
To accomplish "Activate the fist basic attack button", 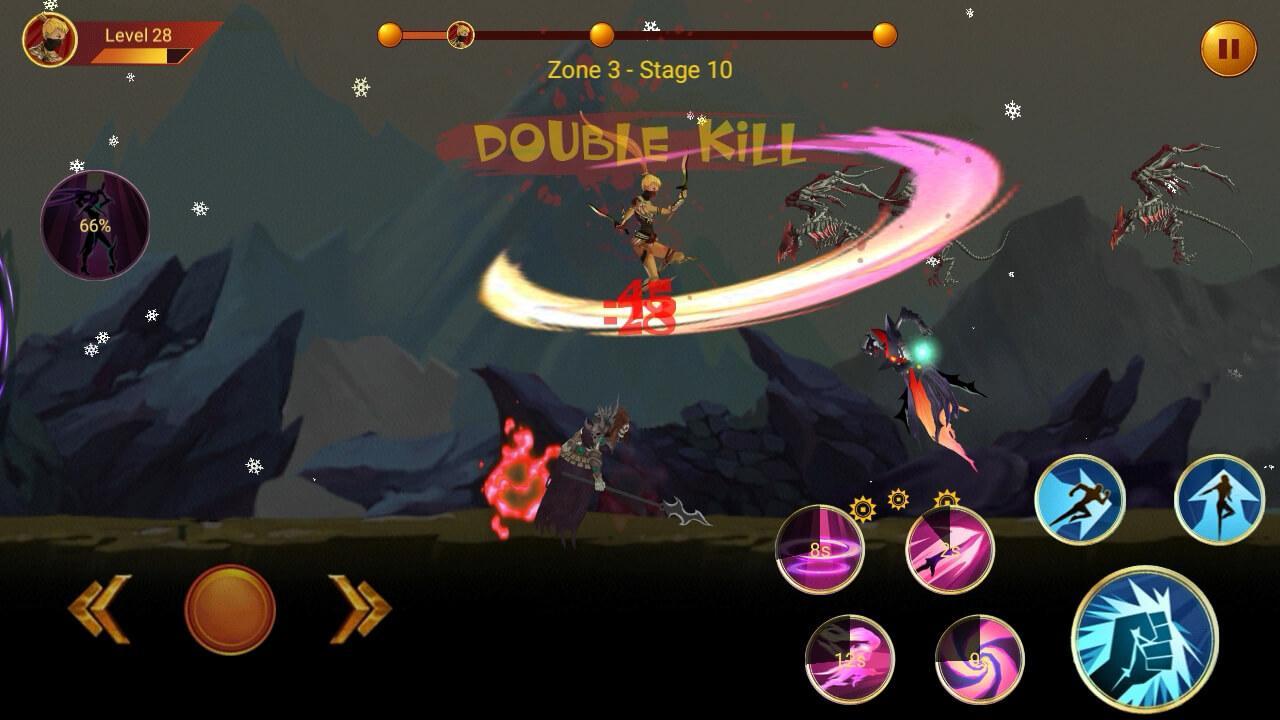I will [1144, 639].
